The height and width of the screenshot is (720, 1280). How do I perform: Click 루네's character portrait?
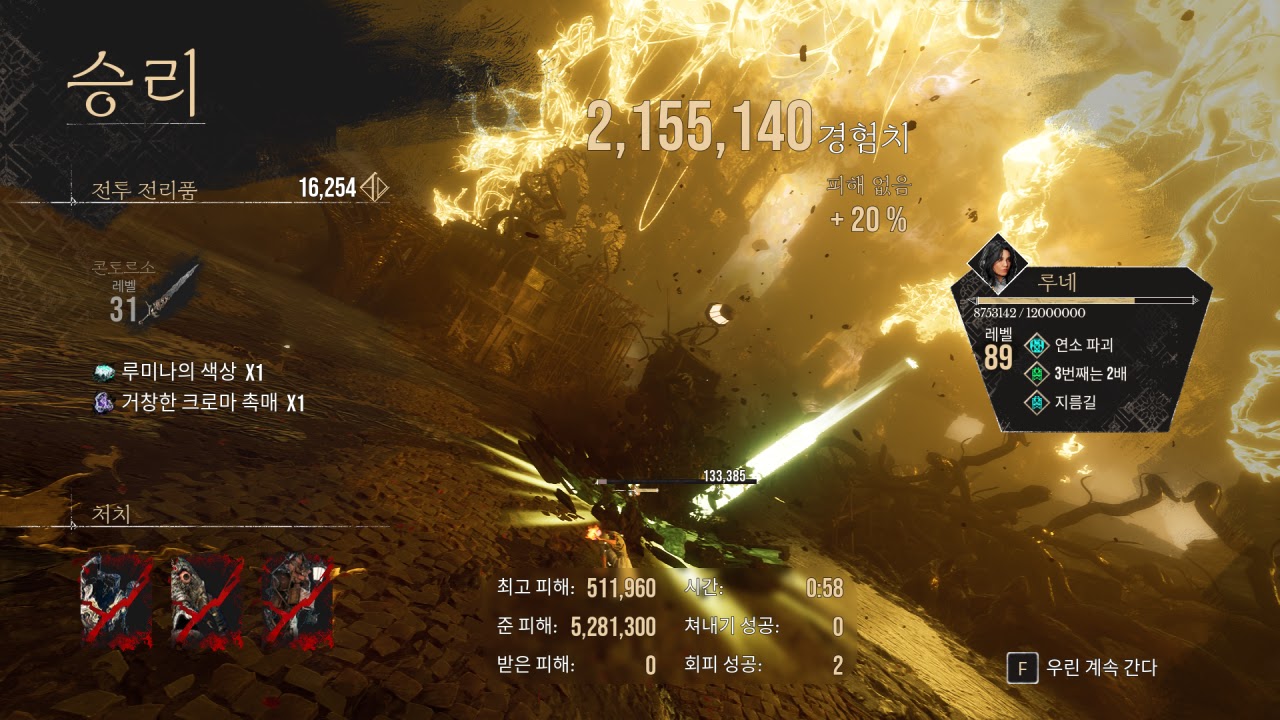click(997, 262)
